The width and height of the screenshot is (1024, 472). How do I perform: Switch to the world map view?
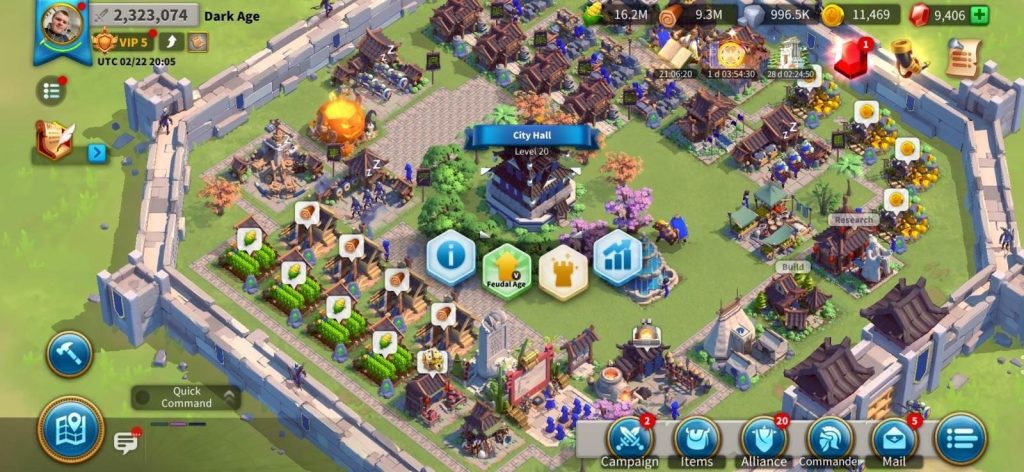pyautogui.click(x=71, y=429)
